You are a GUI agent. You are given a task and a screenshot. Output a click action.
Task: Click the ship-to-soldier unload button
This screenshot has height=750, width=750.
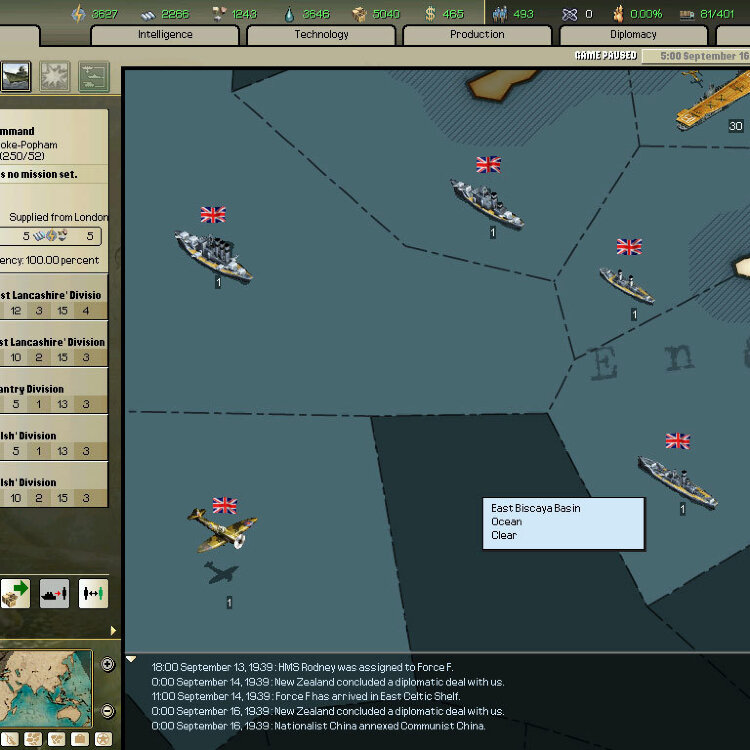(x=54, y=593)
